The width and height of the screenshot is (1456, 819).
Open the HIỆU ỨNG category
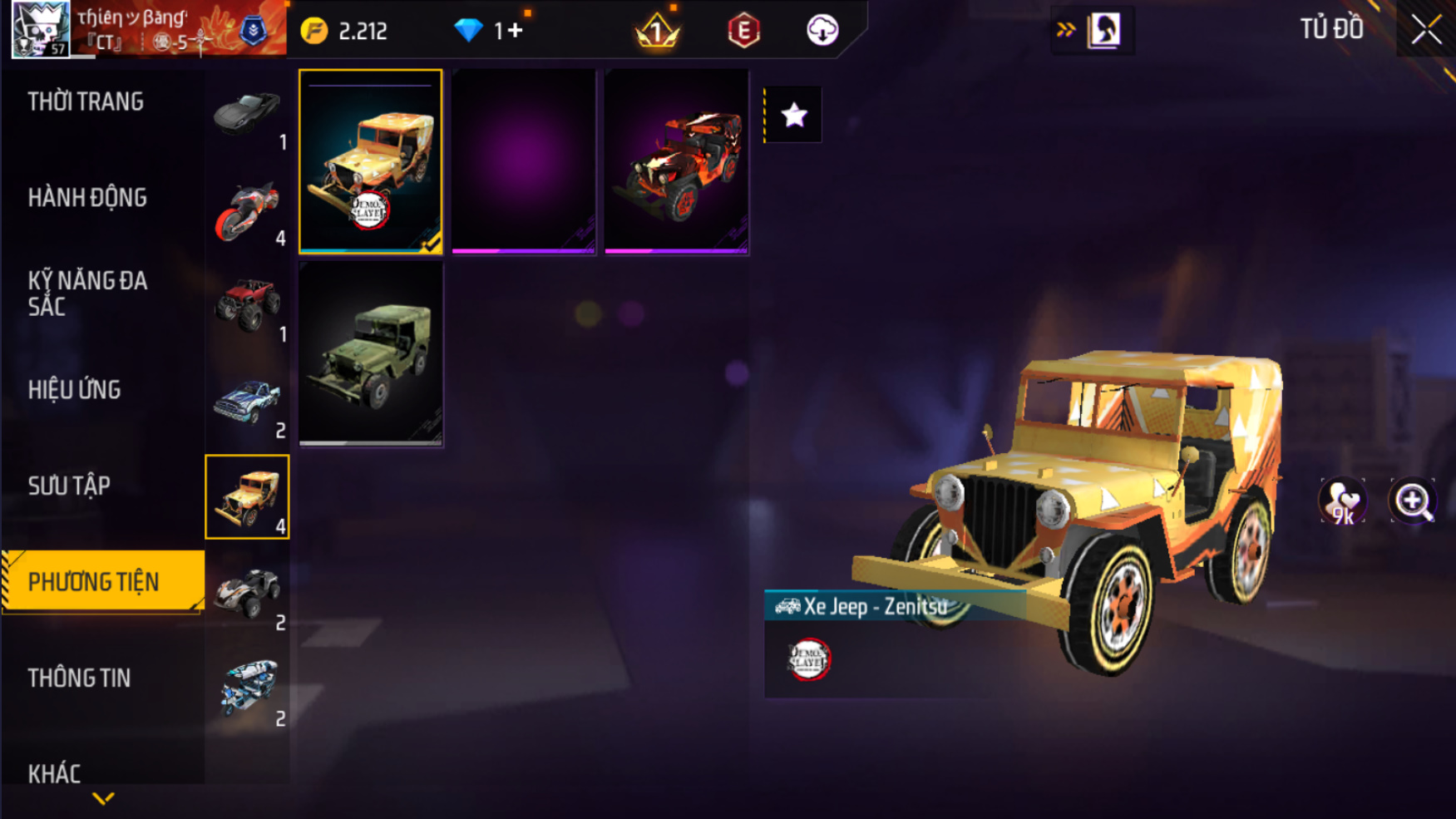click(75, 390)
